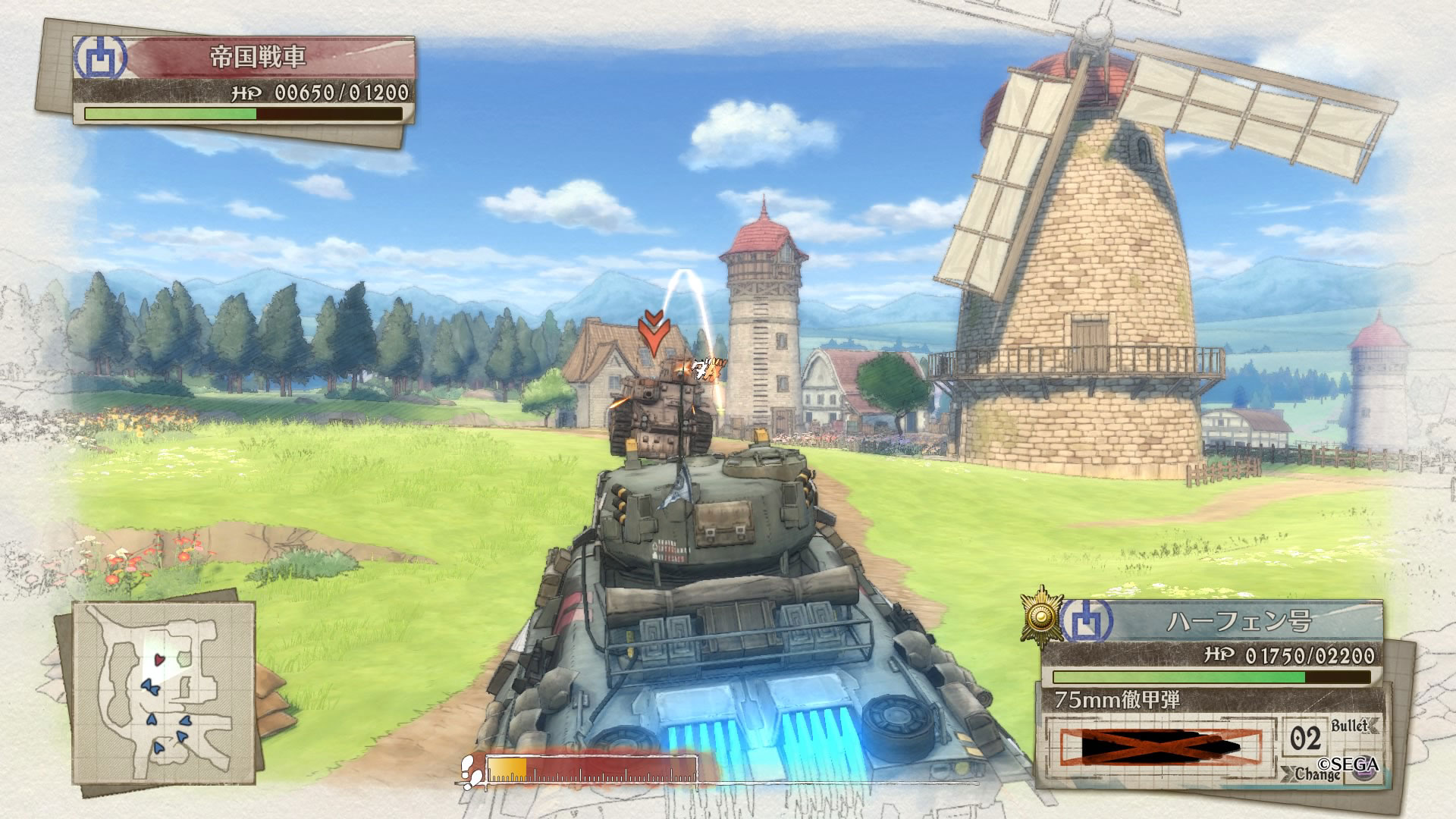Select the gold leader badge emblem
The height and width of the screenshot is (819, 1456).
1041,617
